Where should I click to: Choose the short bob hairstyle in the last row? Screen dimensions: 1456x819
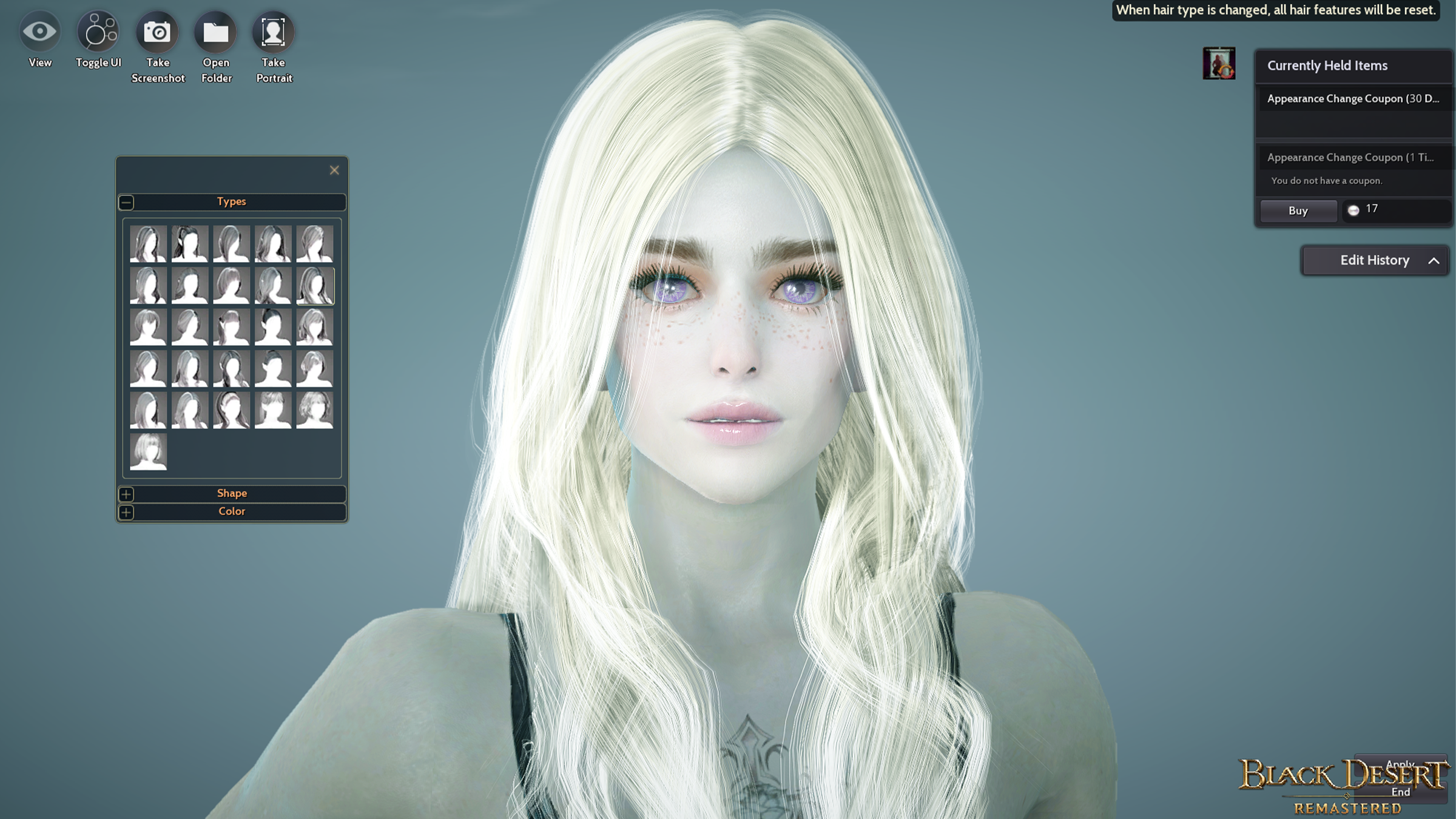148,452
